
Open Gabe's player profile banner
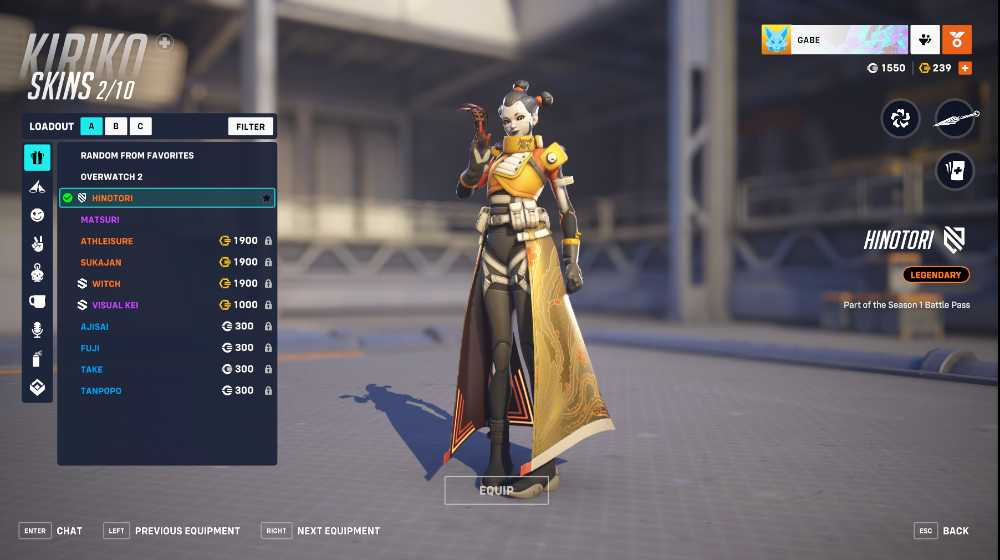(834, 40)
